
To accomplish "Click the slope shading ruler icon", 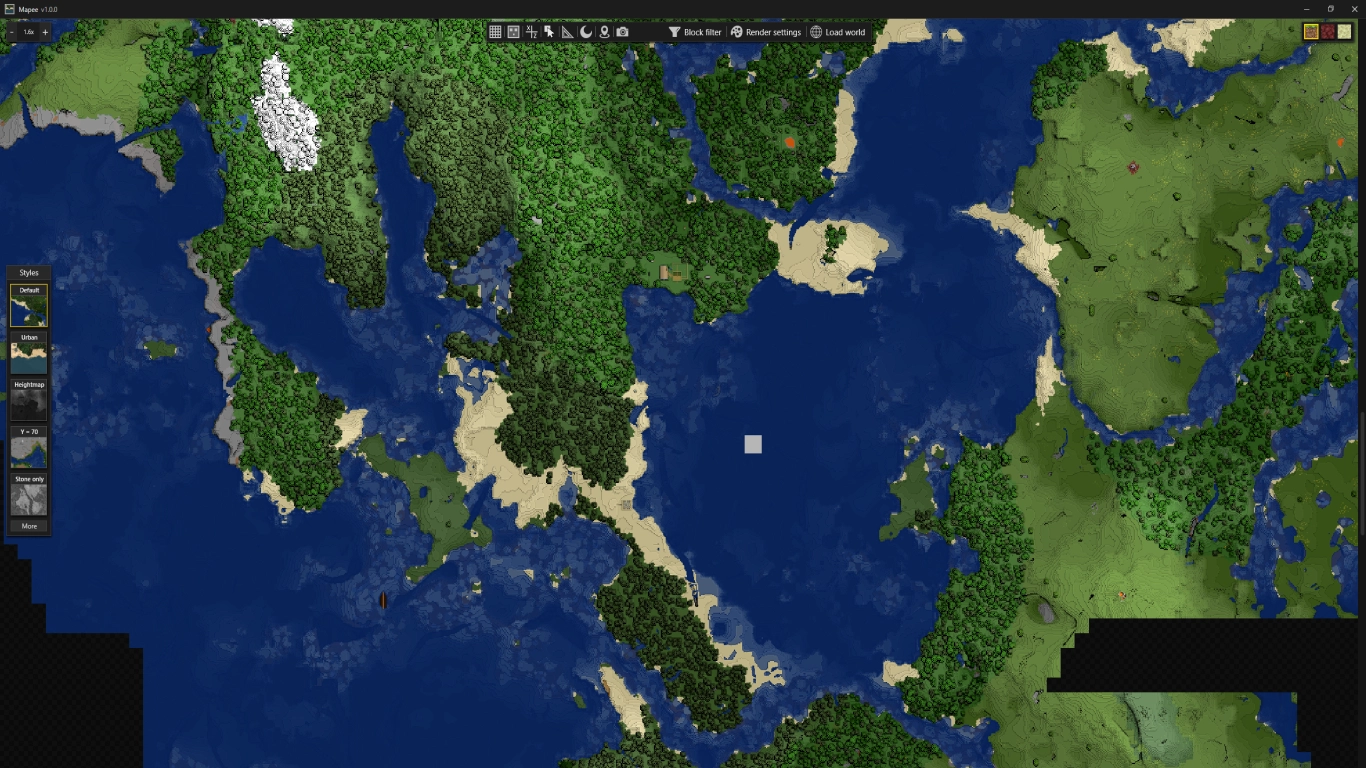I will point(567,31).
